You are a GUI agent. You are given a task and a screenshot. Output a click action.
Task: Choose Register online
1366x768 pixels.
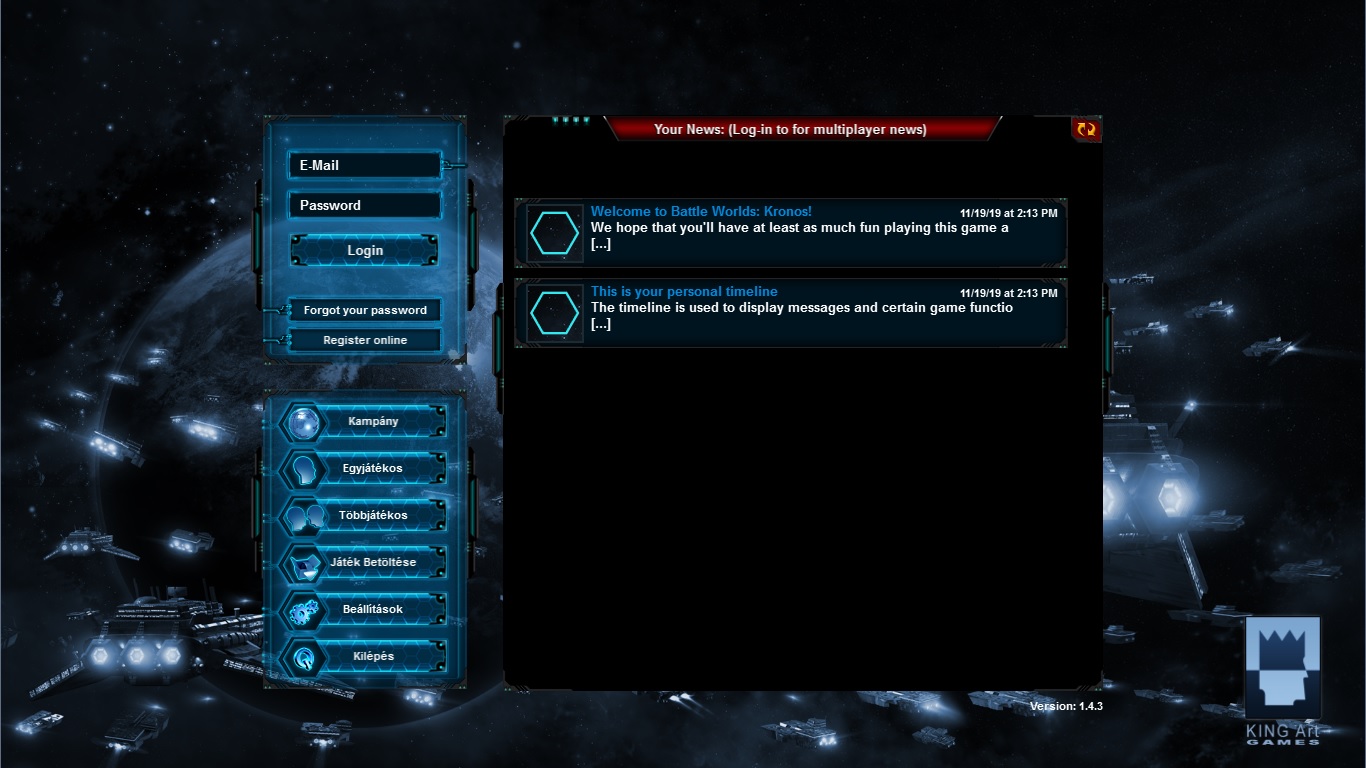pyautogui.click(x=365, y=340)
